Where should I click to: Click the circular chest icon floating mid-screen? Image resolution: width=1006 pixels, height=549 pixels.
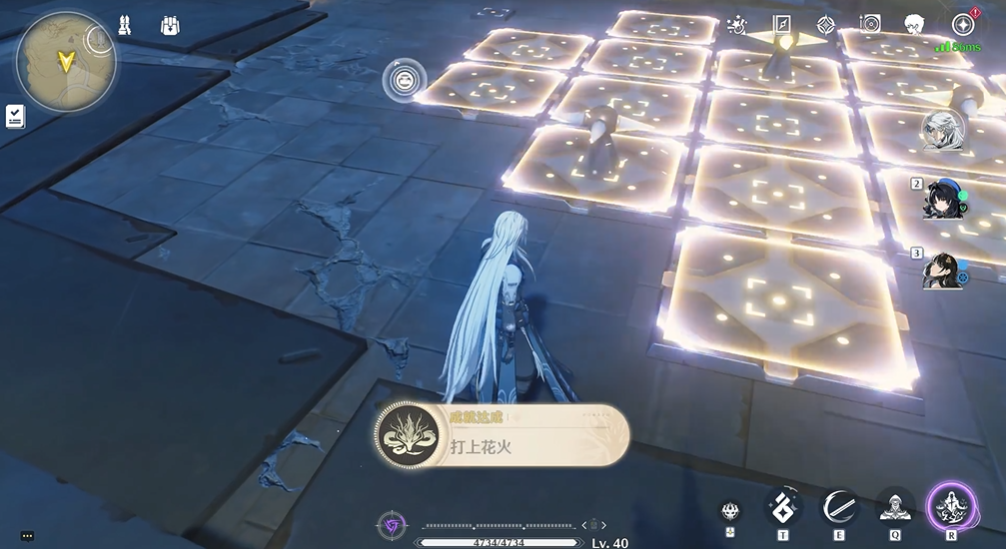(403, 80)
